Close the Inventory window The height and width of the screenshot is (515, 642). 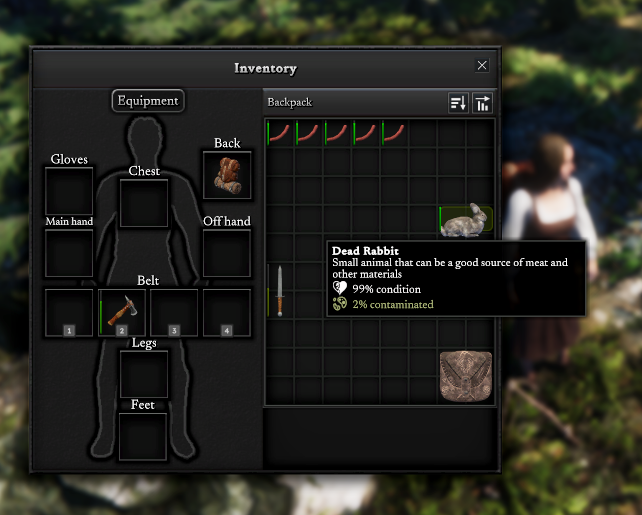482,65
